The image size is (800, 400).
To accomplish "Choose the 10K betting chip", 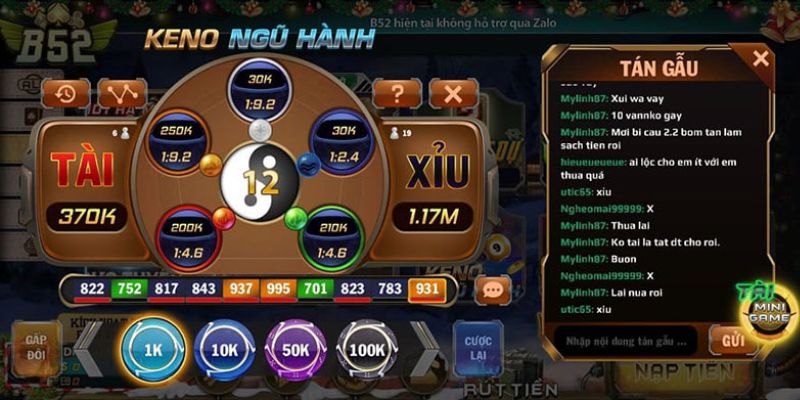I will 224,350.
